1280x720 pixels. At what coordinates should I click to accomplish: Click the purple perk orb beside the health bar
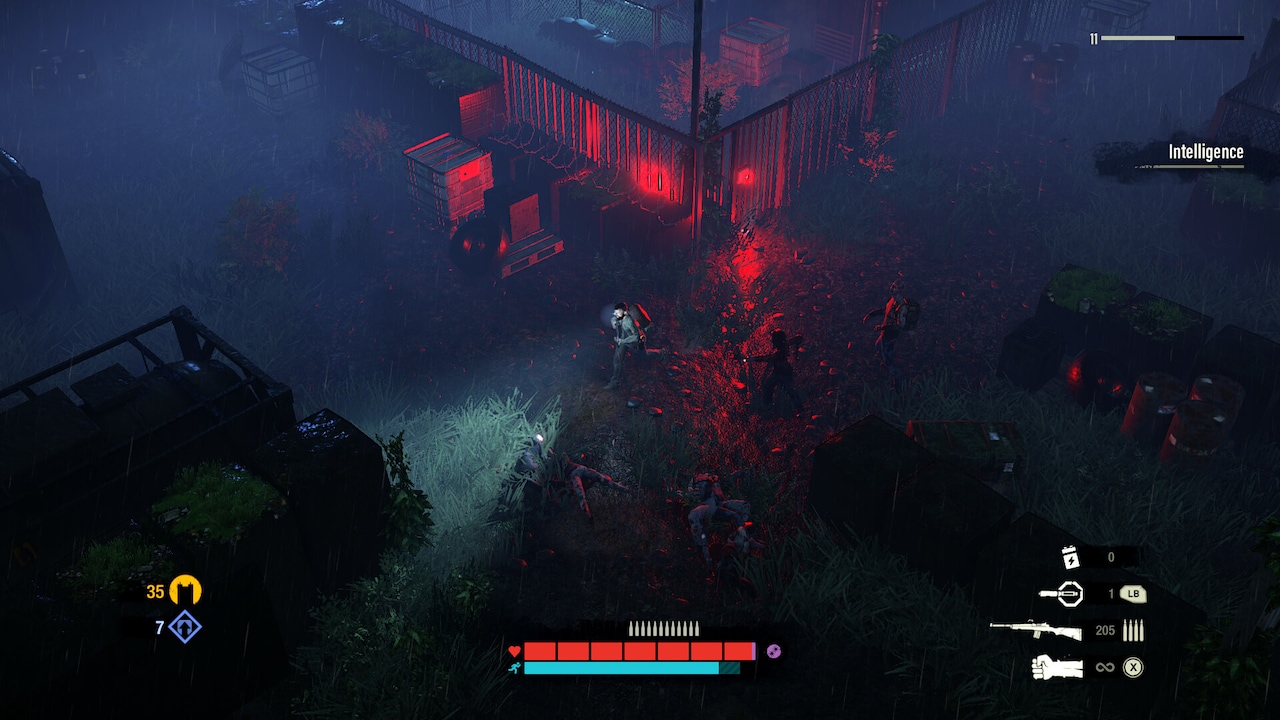(775, 649)
